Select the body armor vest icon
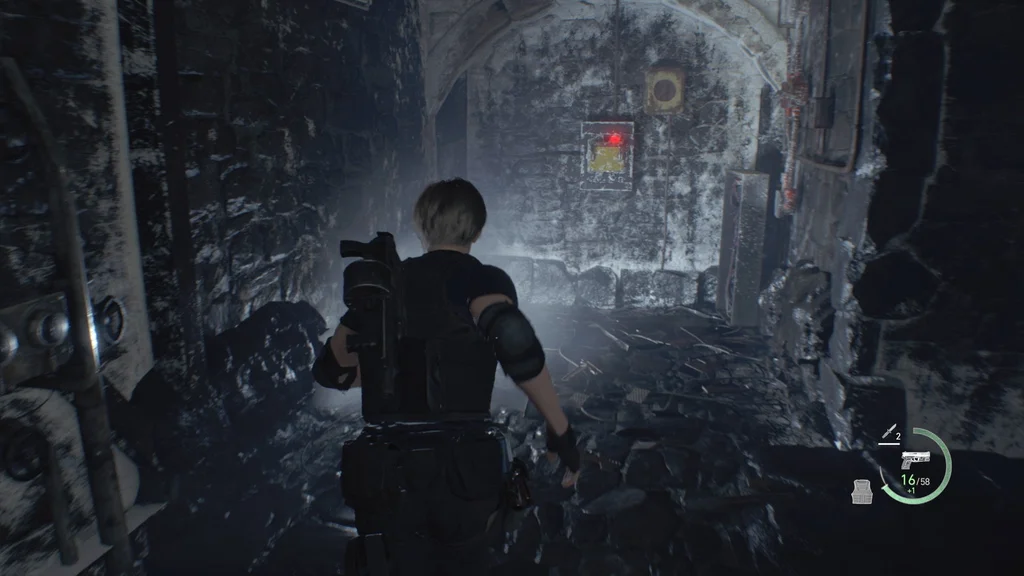Viewport: 1024px width, 576px height. pyautogui.click(x=862, y=490)
